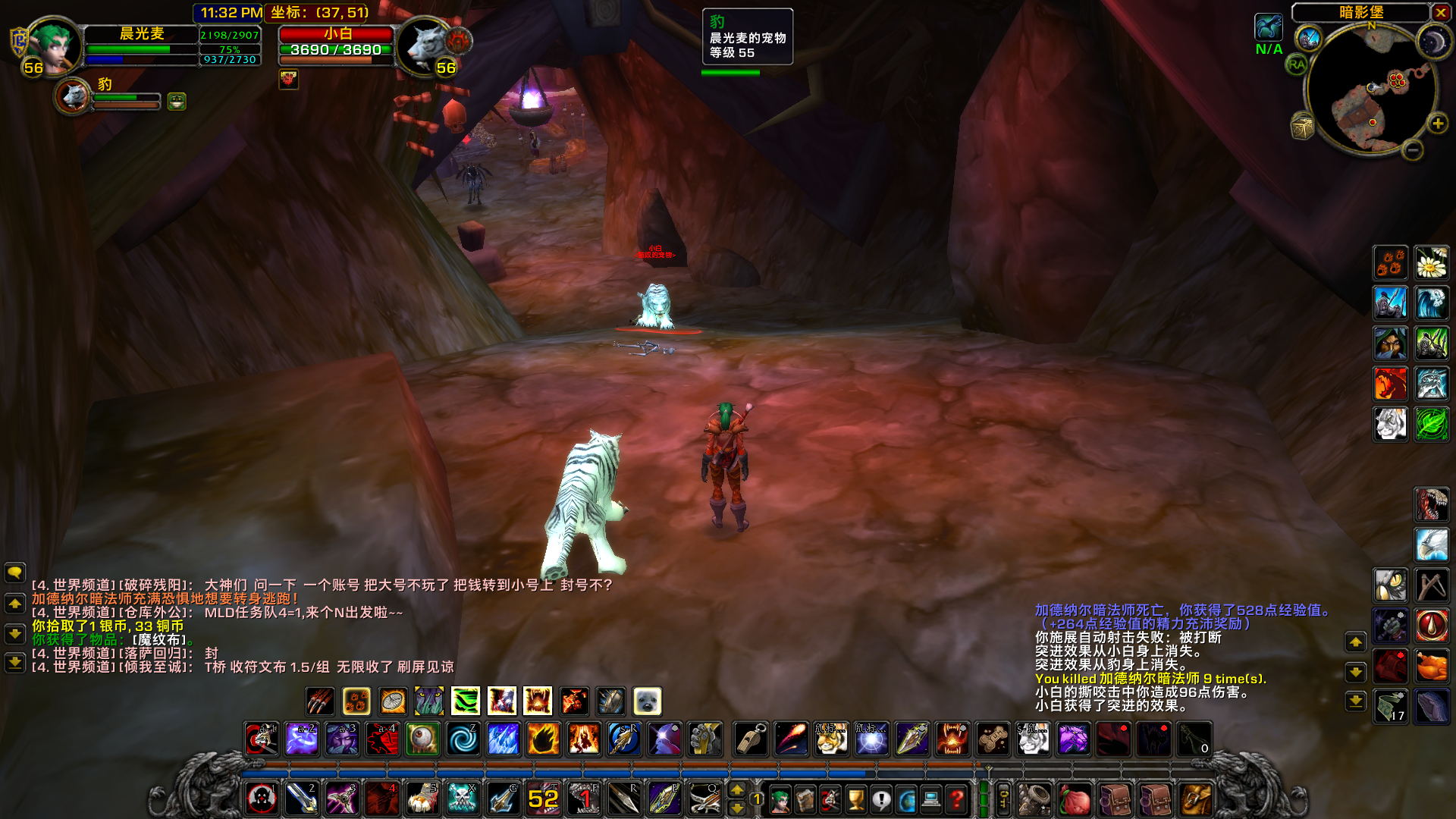Click the crescent moon time-of-day indicator
Image resolution: width=1456 pixels, height=819 pixels.
point(1432,41)
